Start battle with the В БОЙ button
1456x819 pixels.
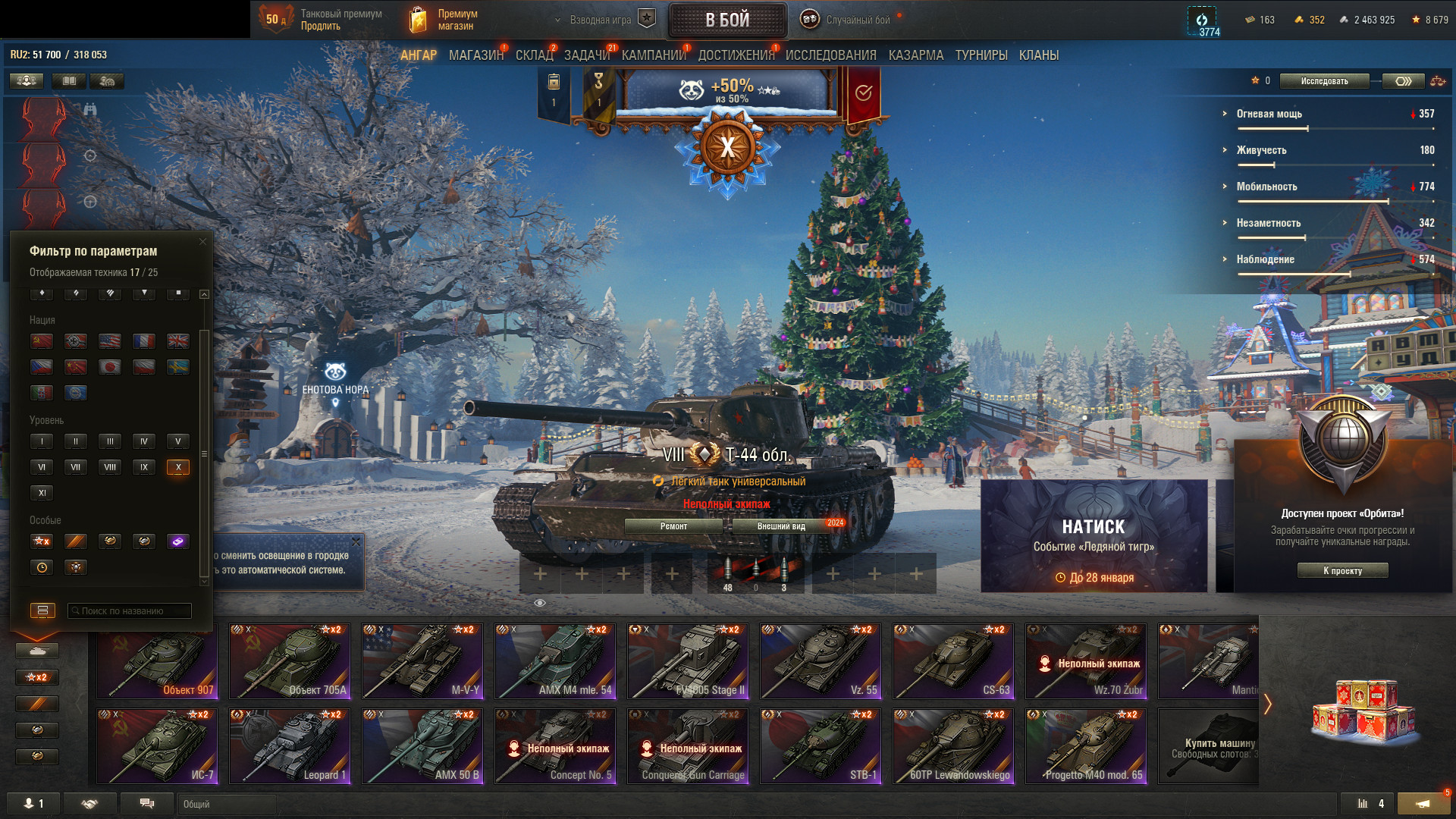point(727,20)
